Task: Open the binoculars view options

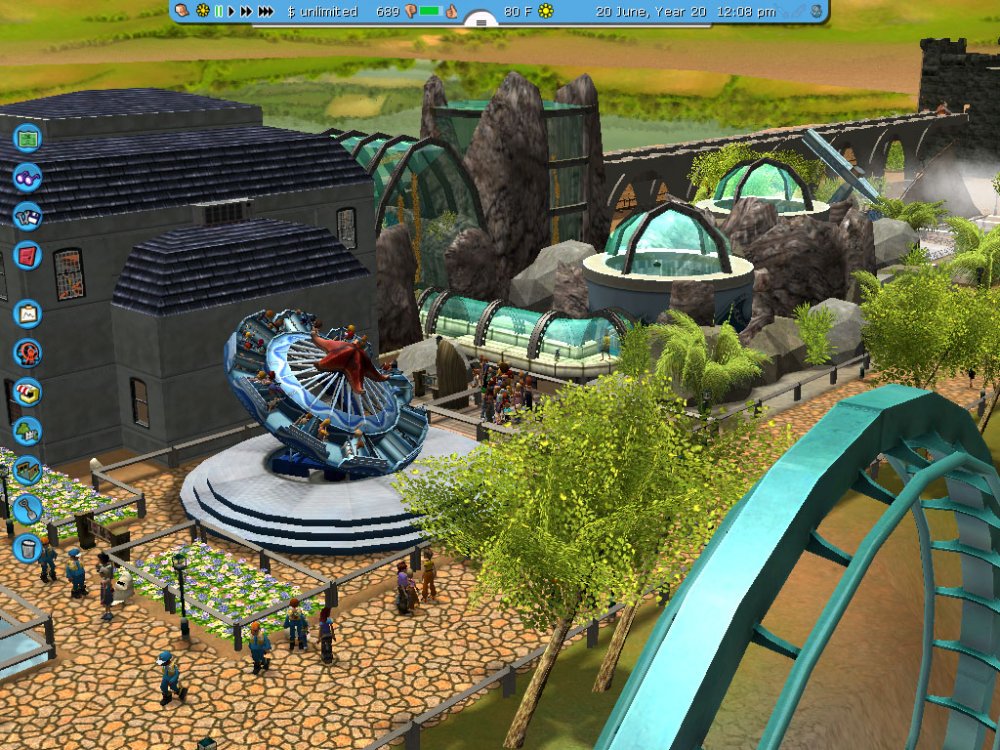Action: [x=27, y=177]
